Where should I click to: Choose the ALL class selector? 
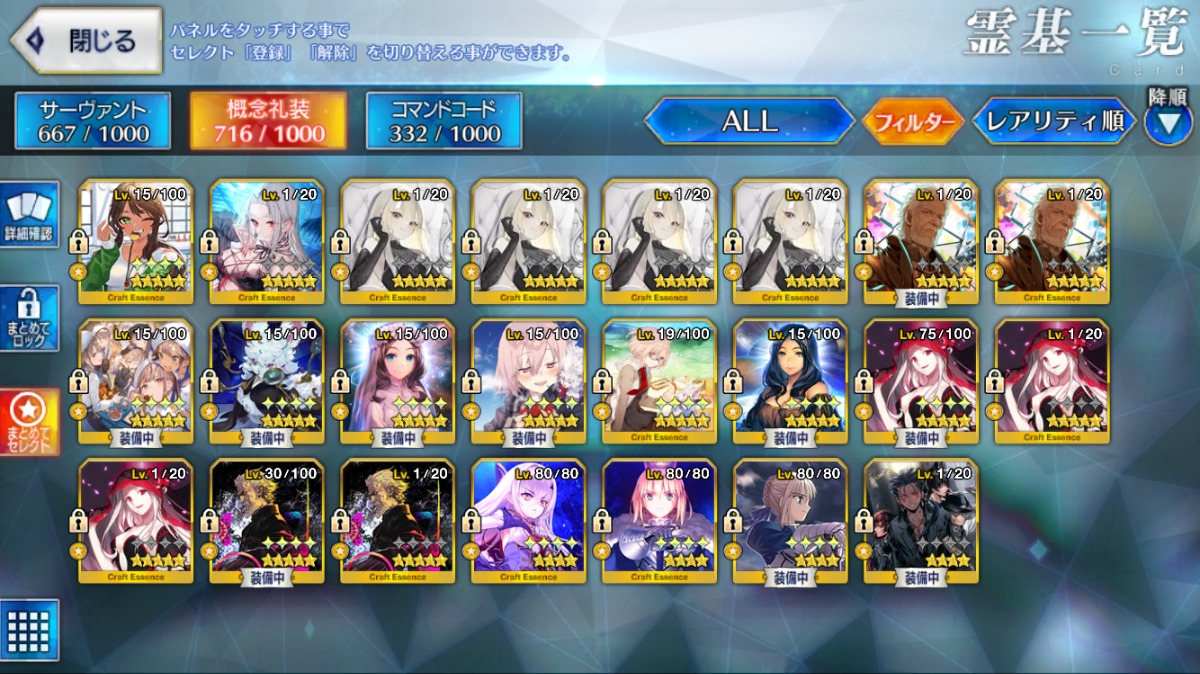(x=749, y=121)
